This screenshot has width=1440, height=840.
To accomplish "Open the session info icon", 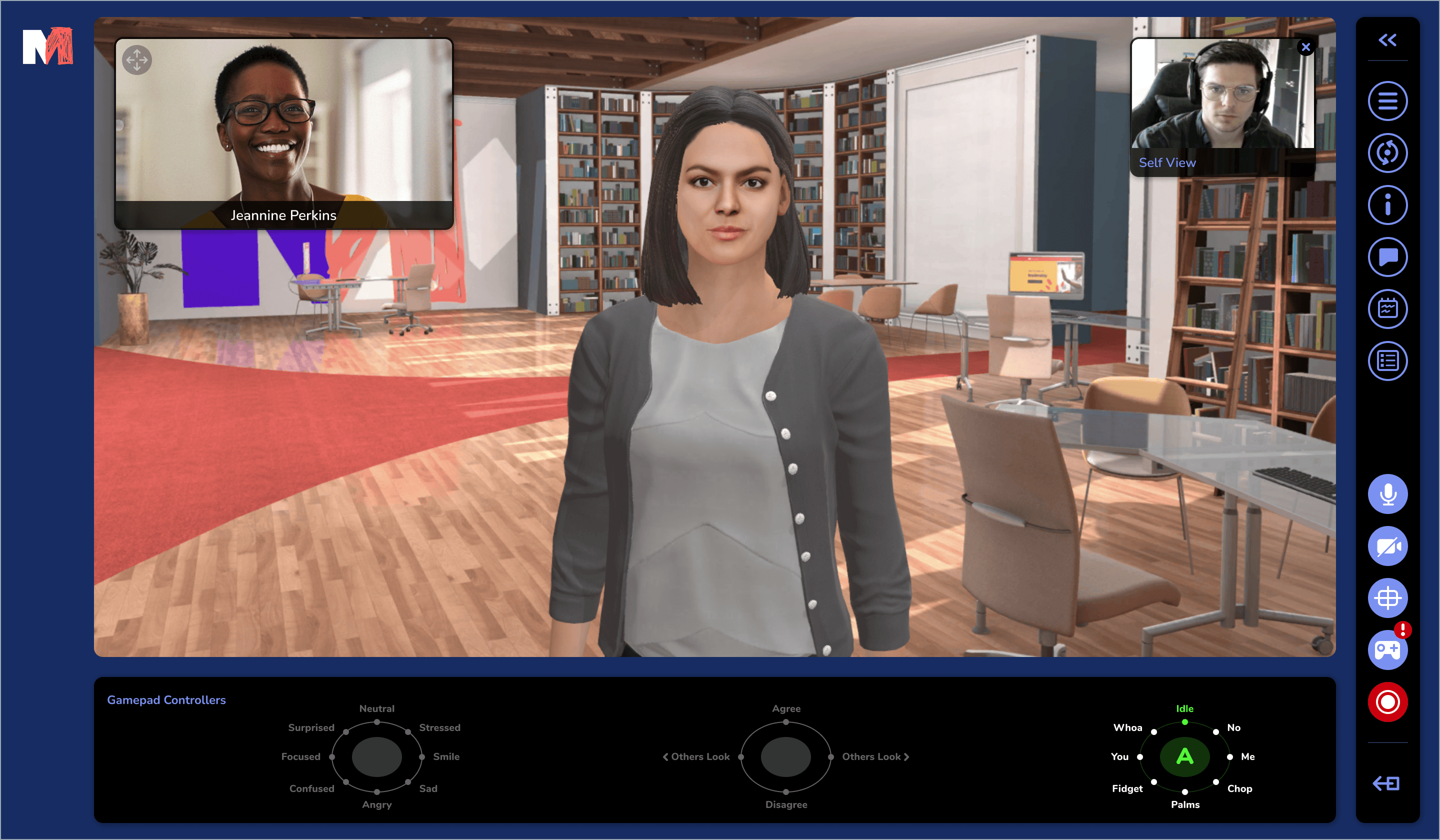I will click(x=1387, y=204).
